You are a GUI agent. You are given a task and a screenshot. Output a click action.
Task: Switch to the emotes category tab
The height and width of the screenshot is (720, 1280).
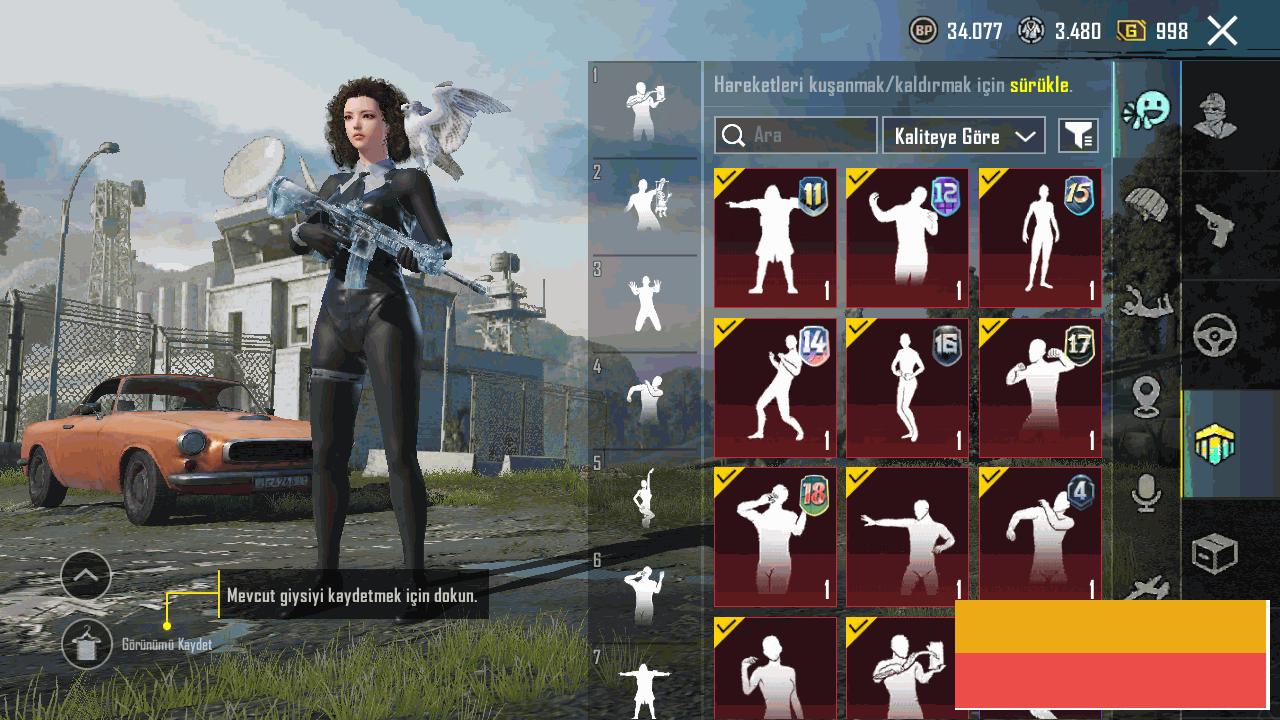coord(1146,110)
